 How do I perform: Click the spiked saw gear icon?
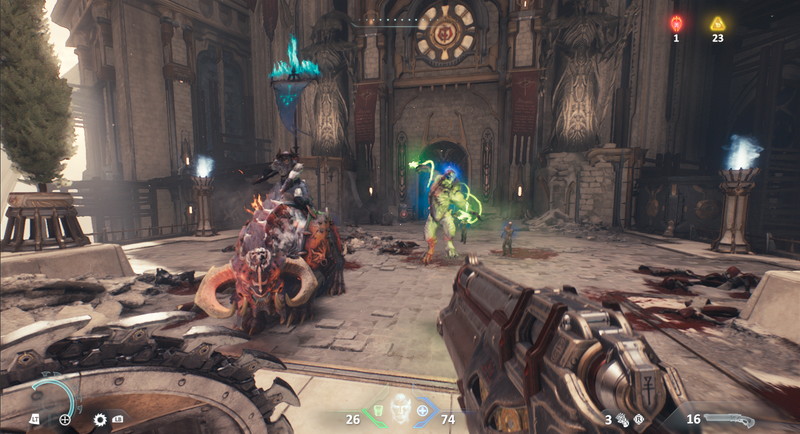[x=100, y=419]
